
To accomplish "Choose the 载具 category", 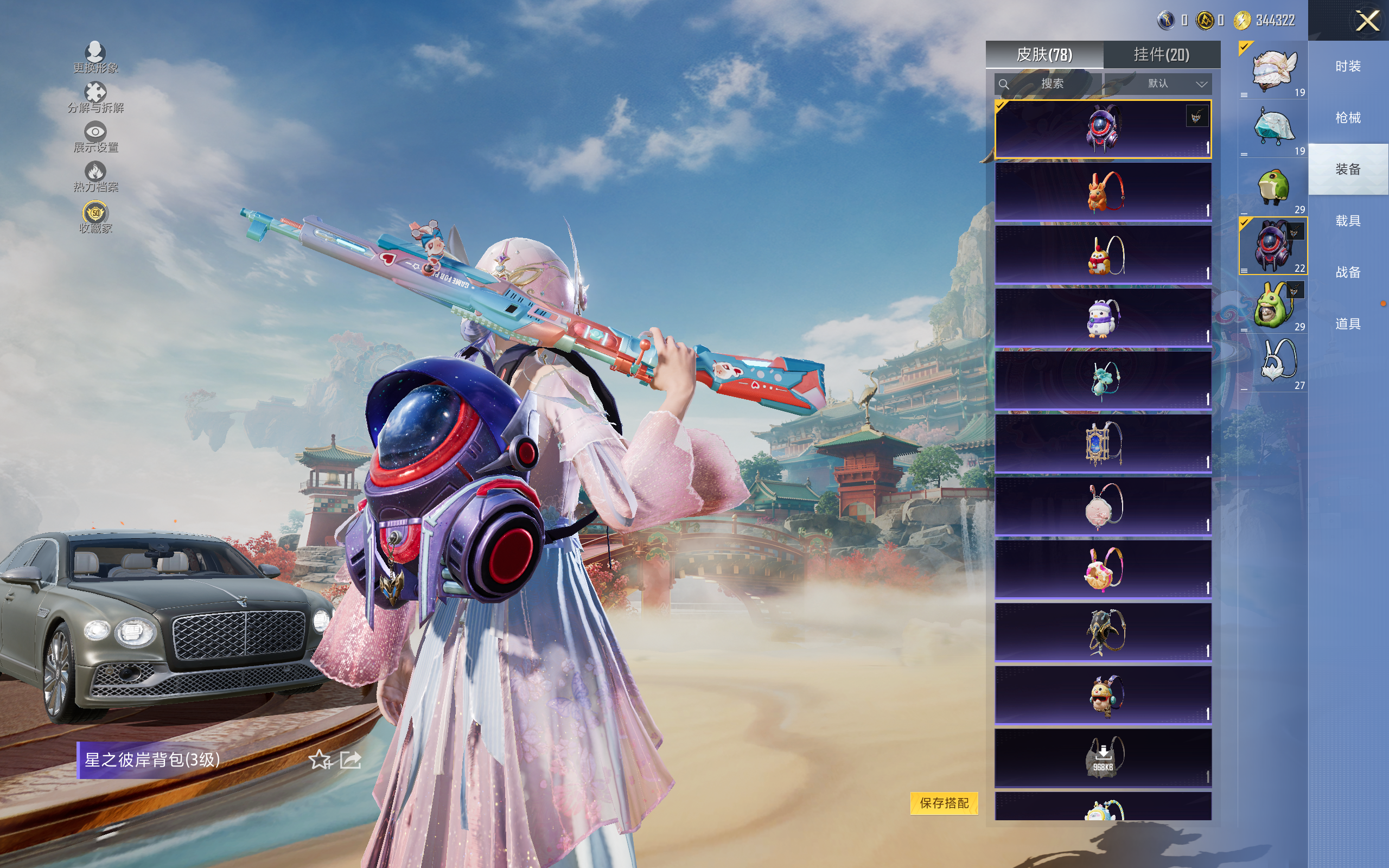I will (x=1348, y=221).
